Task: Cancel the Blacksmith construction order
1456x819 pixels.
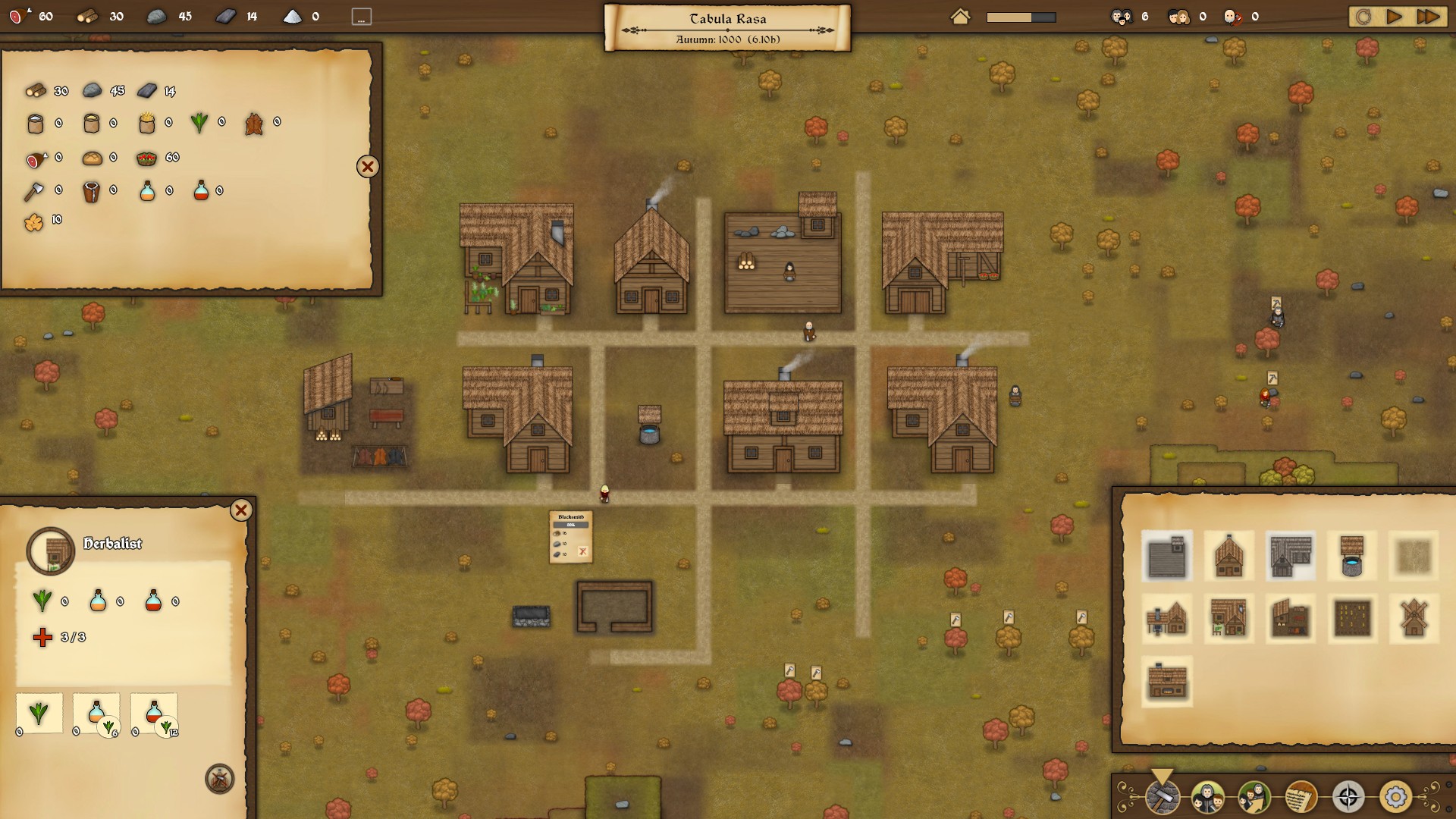Action: pos(582,552)
